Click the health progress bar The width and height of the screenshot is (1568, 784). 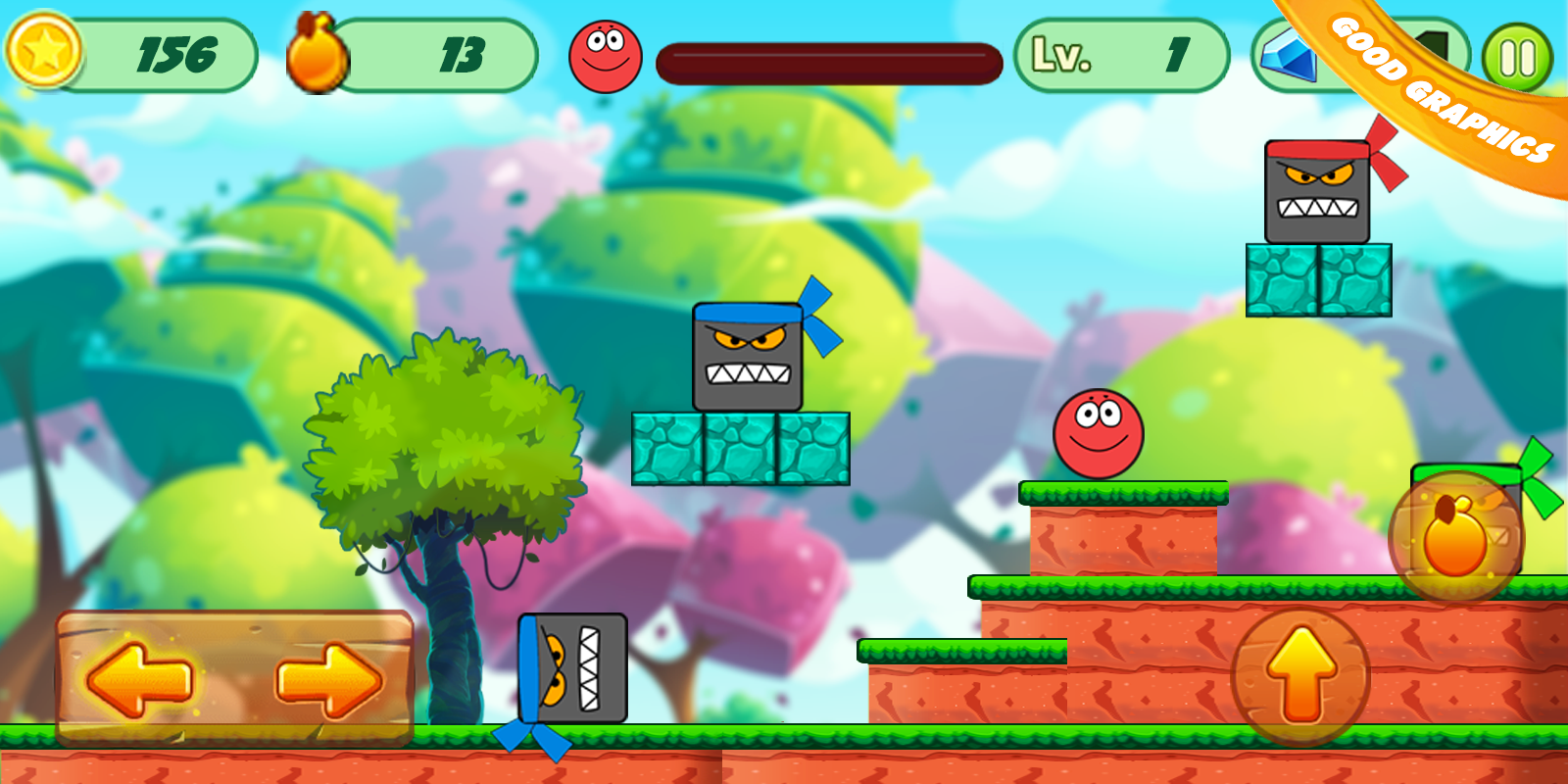point(828,59)
